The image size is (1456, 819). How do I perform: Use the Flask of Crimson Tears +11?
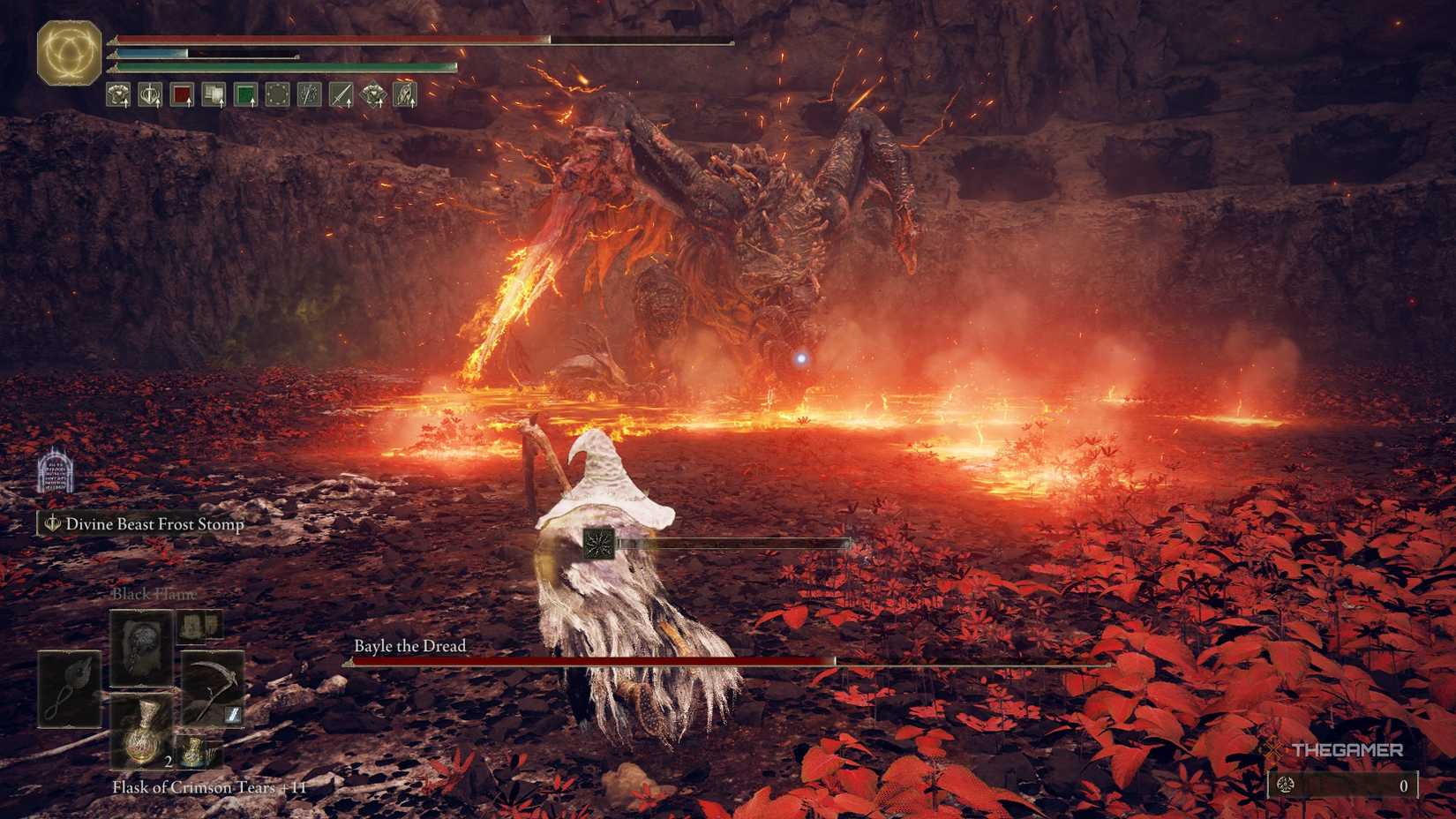pyautogui.click(x=141, y=740)
